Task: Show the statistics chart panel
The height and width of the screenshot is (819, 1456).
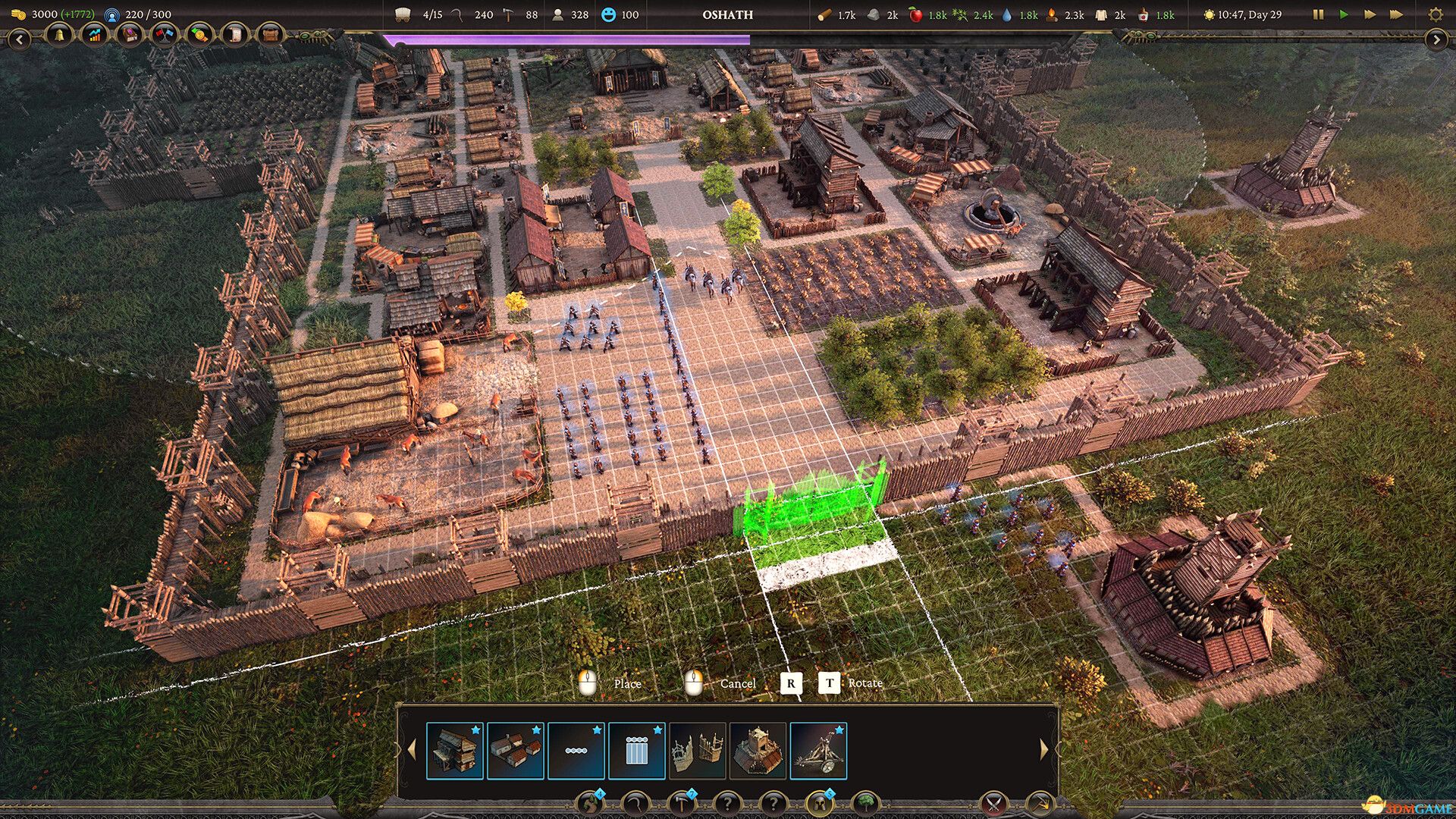Action: [94, 35]
